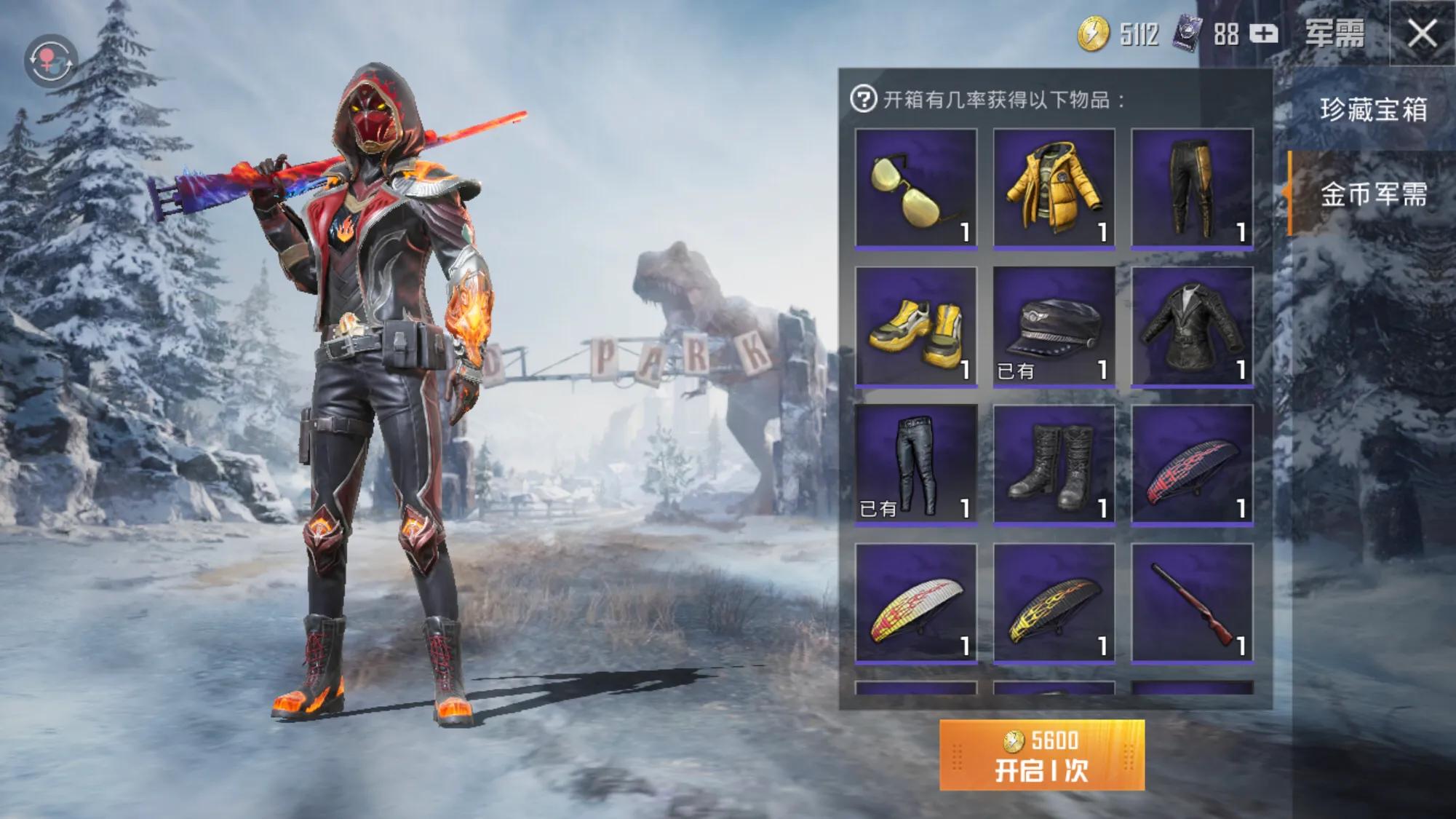
Task: Preview the yellow sneakers
Action: click(x=915, y=327)
